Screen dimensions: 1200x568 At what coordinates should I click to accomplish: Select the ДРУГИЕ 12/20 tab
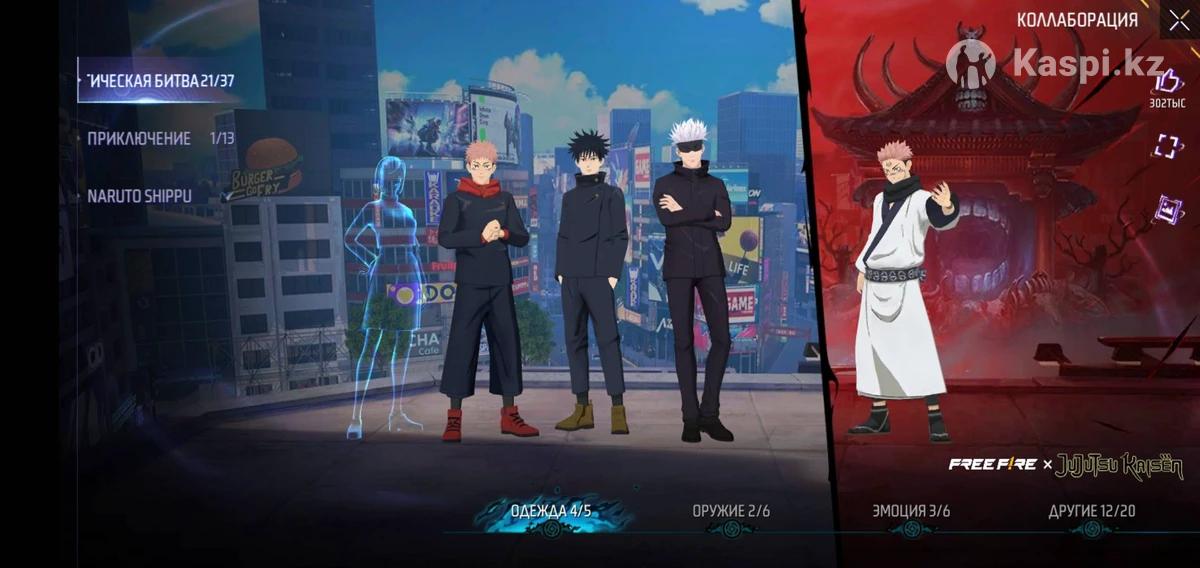coord(1091,512)
